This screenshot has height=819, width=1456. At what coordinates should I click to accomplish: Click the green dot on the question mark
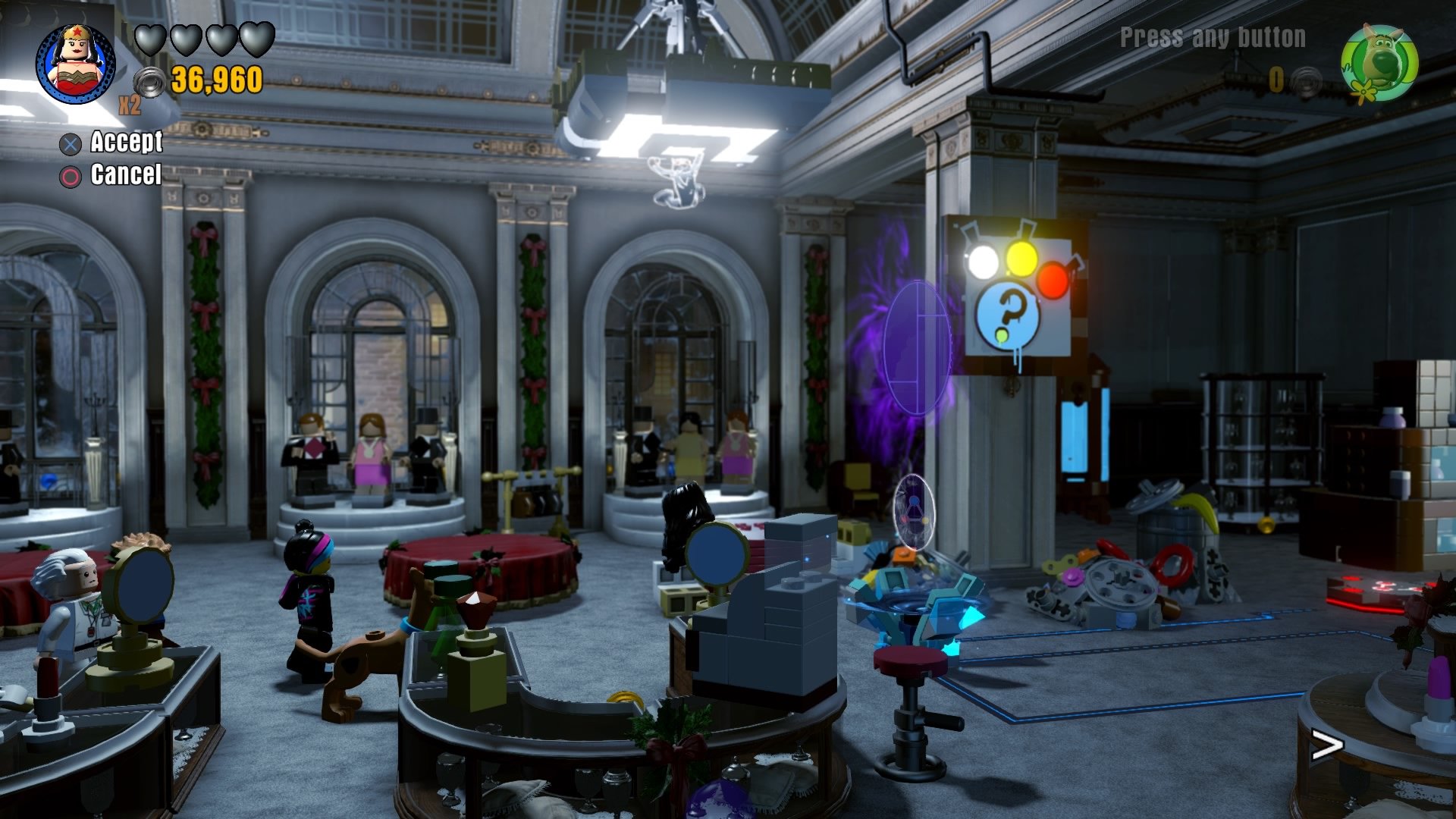(x=1002, y=334)
